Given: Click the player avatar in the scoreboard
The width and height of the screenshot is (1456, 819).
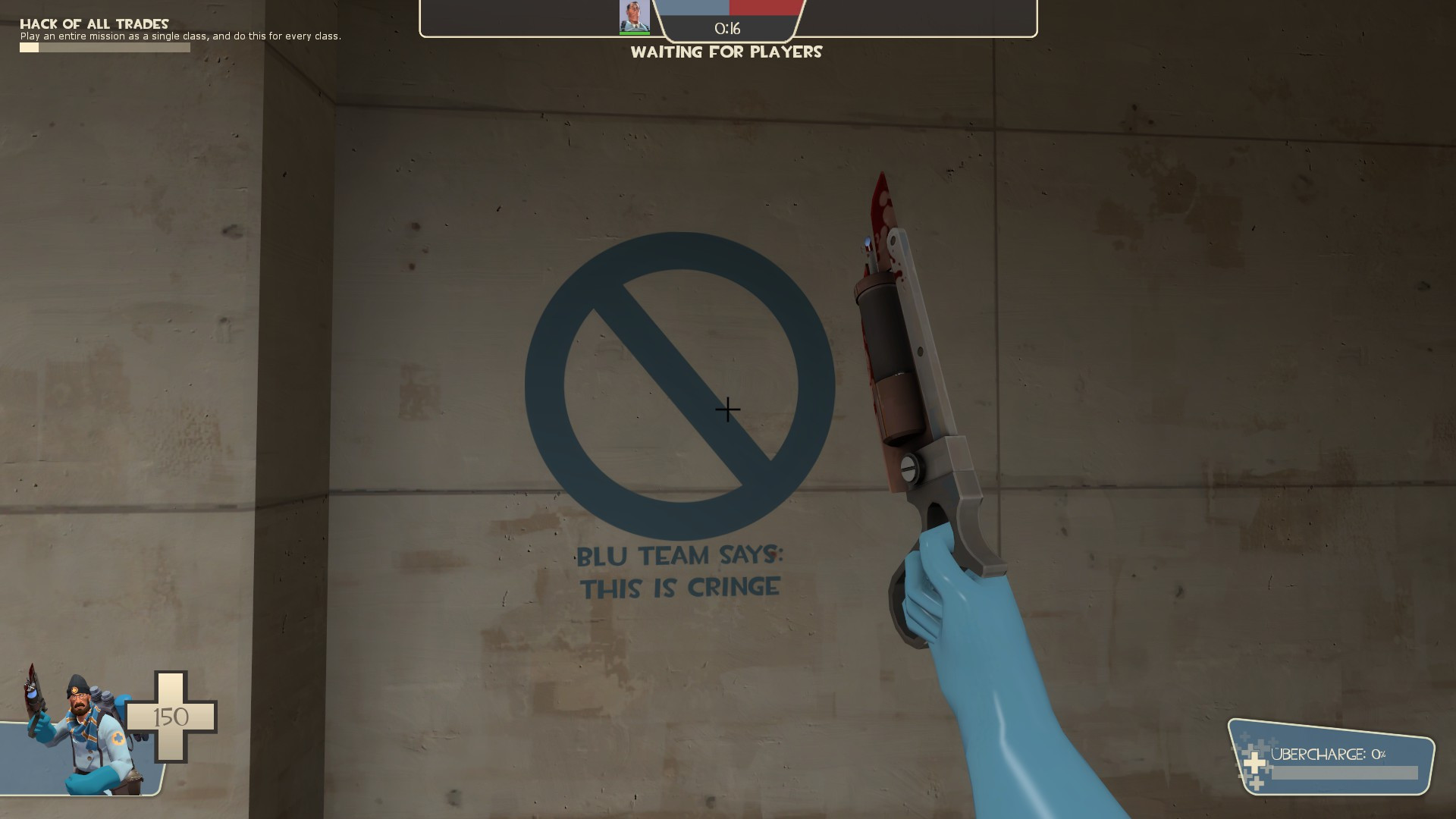Looking at the screenshot, I should tap(635, 17).
